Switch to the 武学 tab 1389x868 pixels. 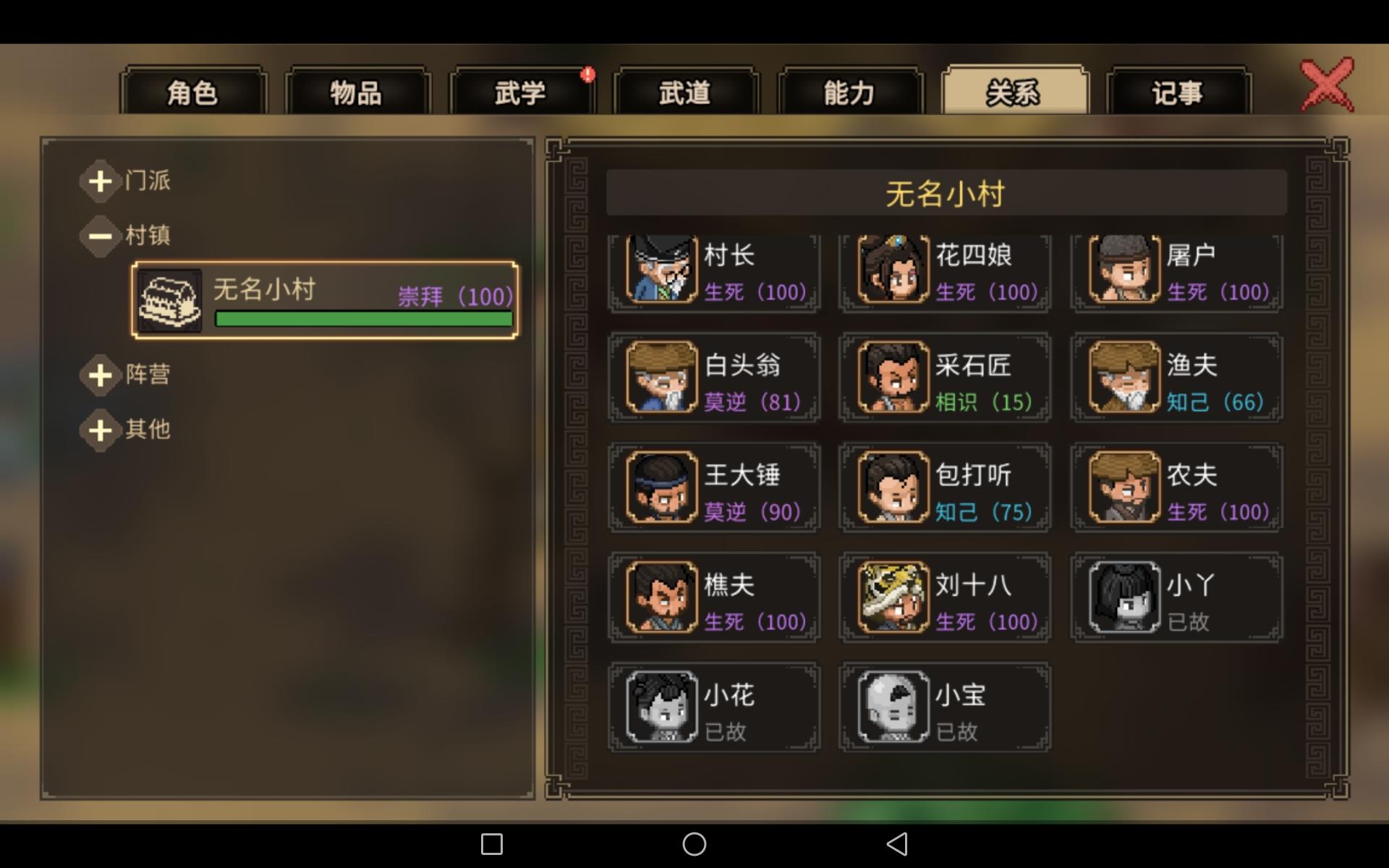[x=522, y=93]
